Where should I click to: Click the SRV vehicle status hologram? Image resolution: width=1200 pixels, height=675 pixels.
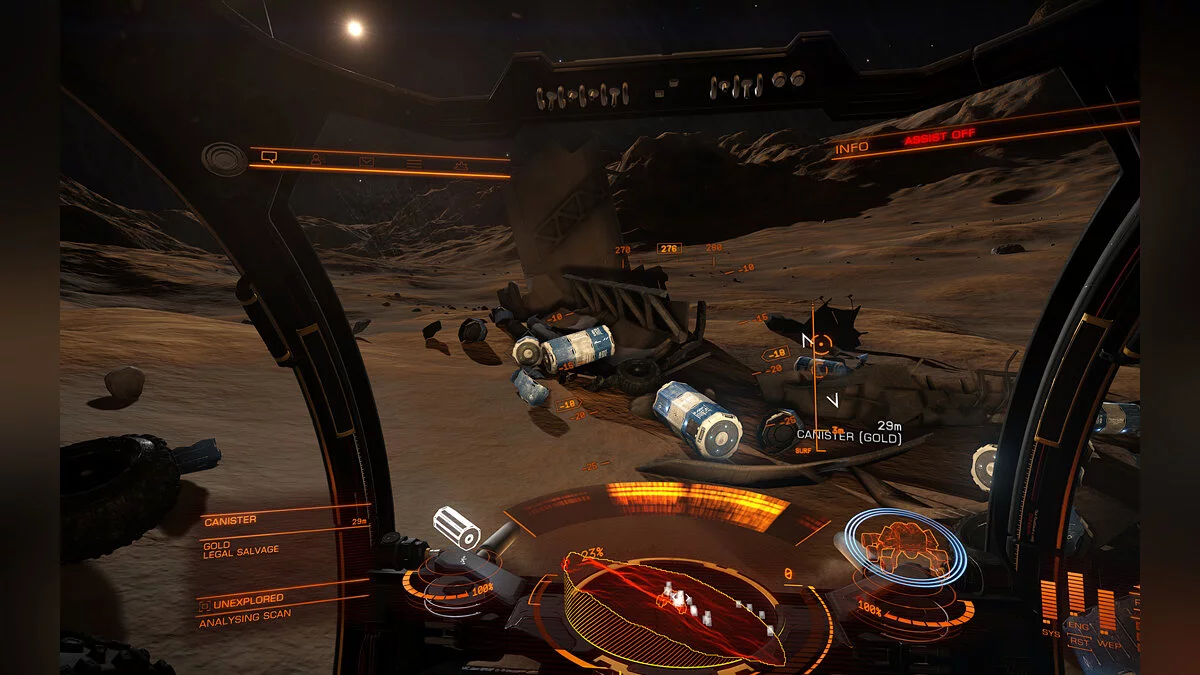pos(904,546)
